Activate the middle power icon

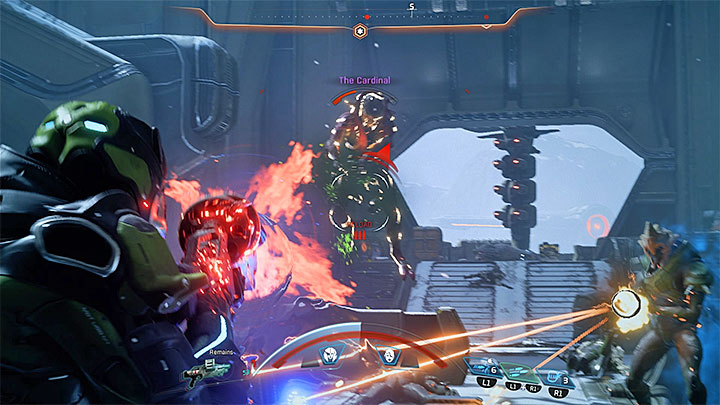(x=522, y=372)
